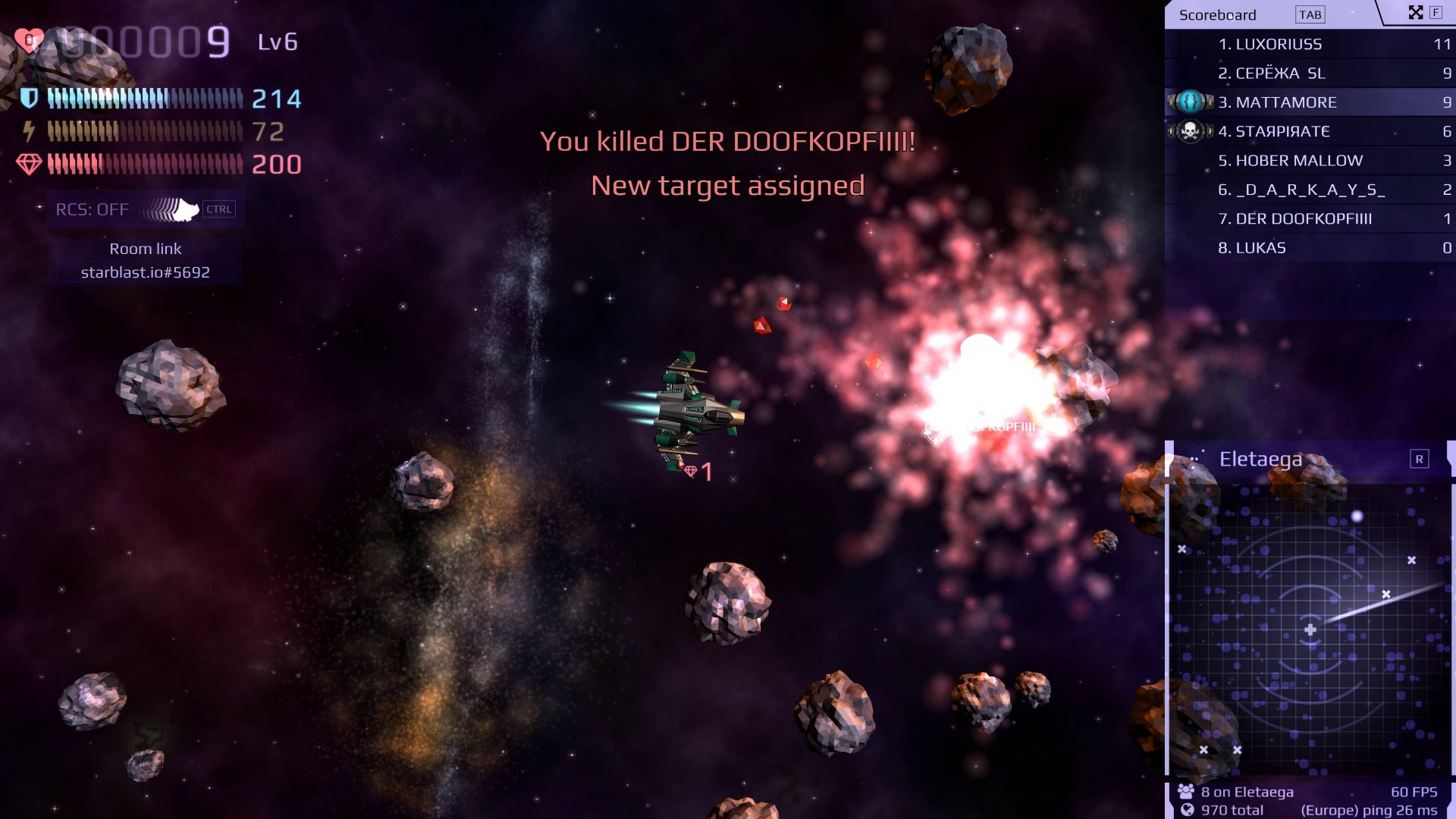This screenshot has width=1456, height=819.
Task: Click the CTRL key badge beside RCS
Action: [x=219, y=209]
